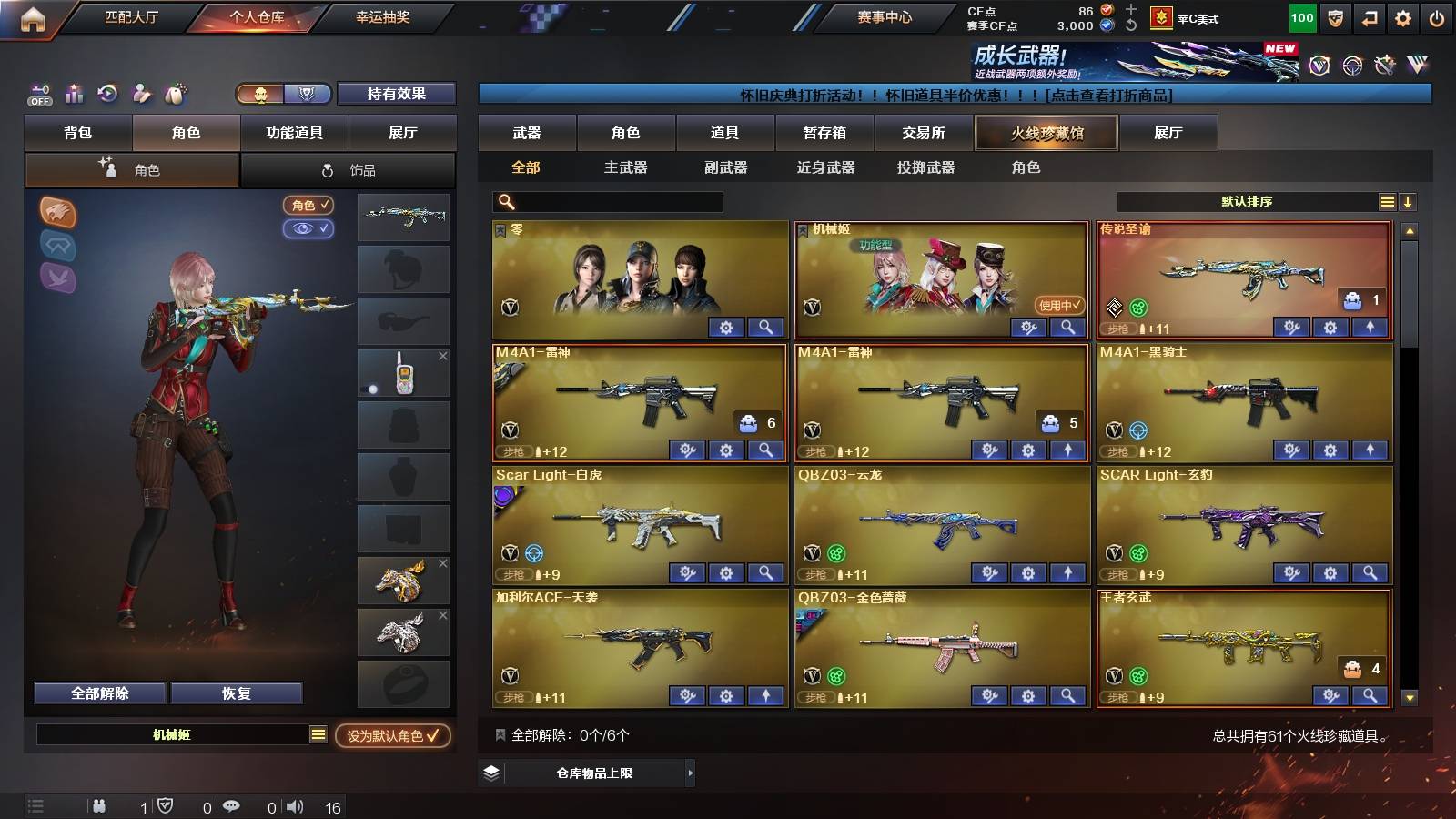
Task: Open the 主武器 category tab
Action: click(x=627, y=167)
